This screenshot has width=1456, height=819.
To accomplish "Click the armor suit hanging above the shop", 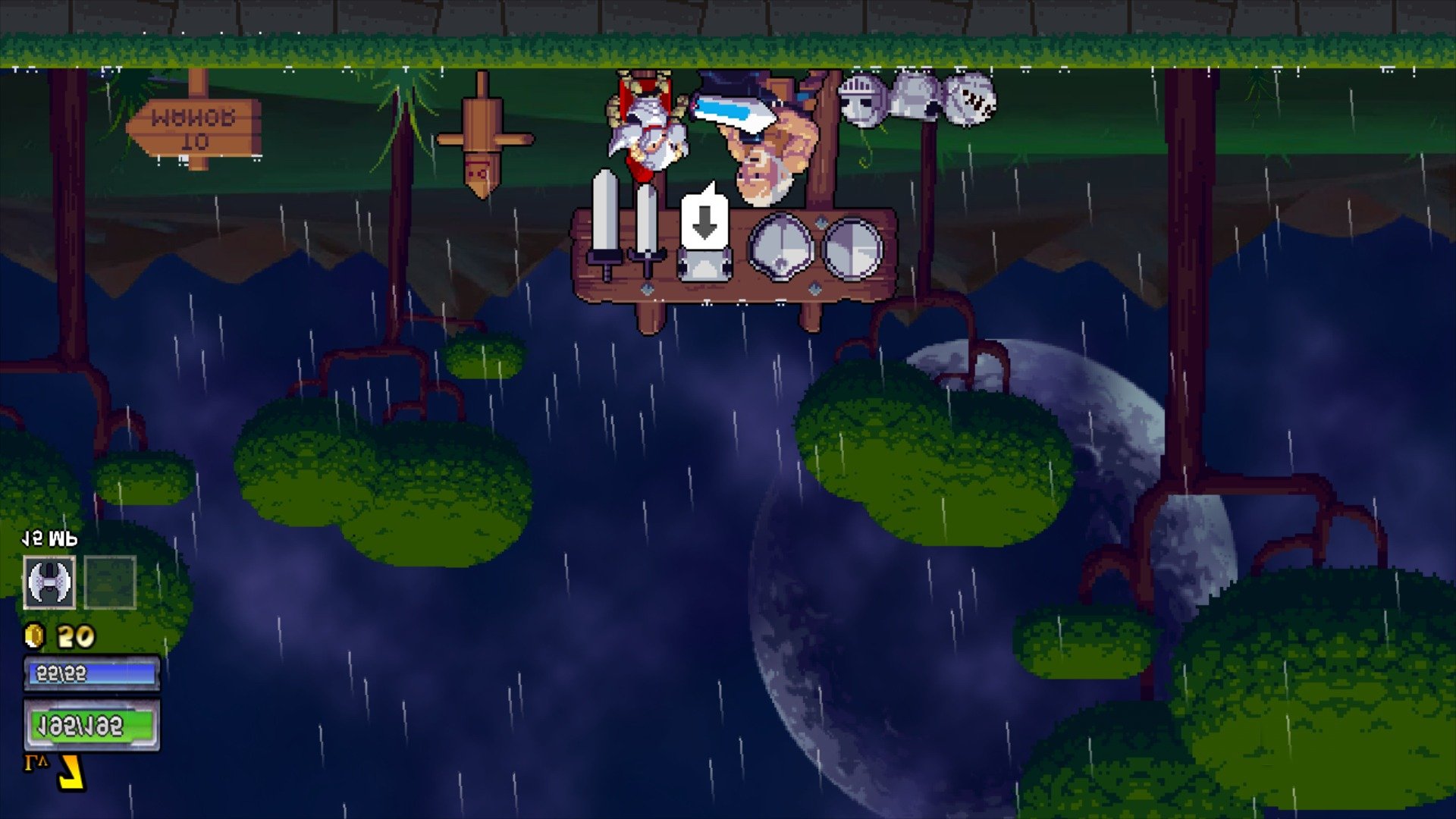I will (x=914, y=95).
